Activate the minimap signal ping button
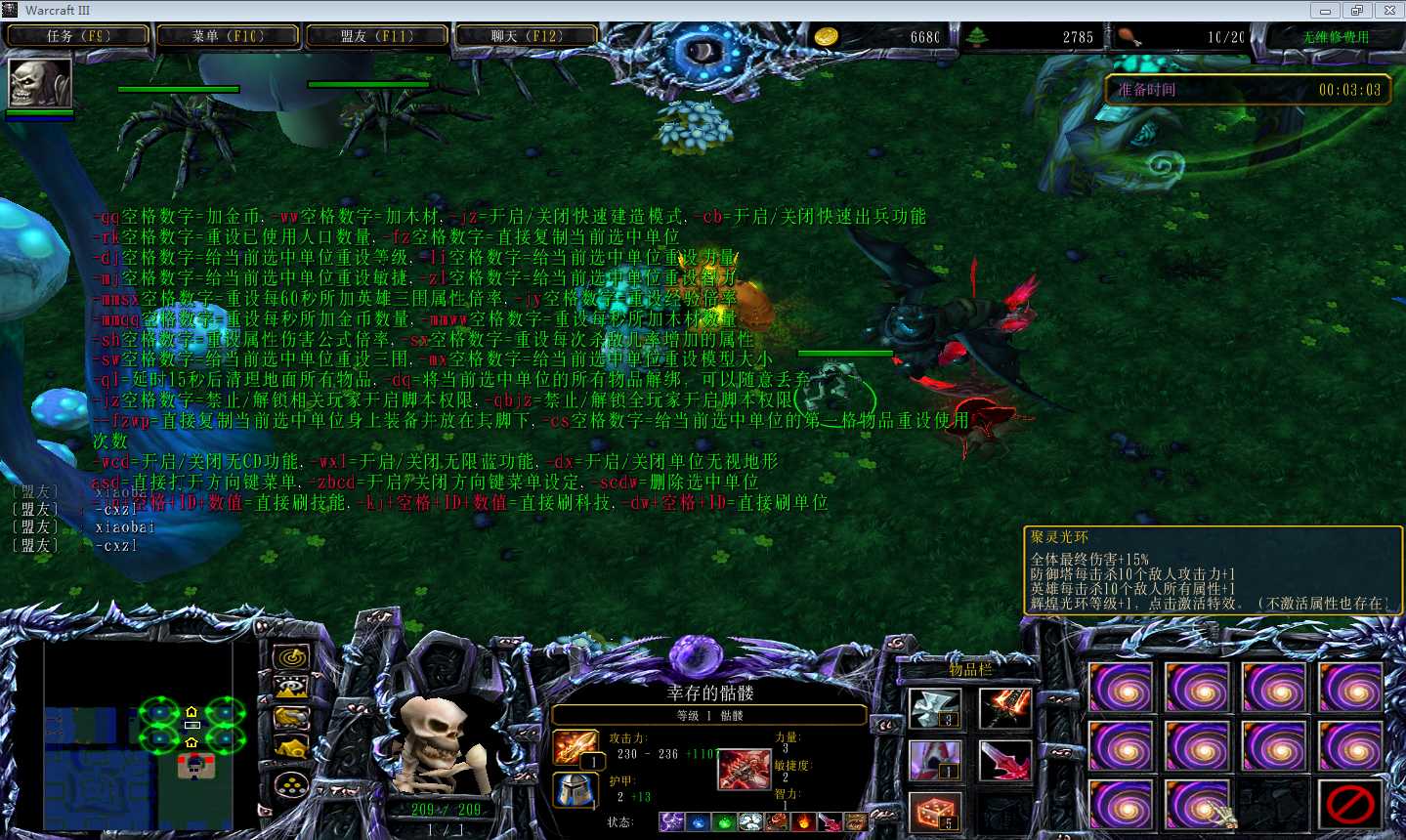Image resolution: width=1406 pixels, height=840 pixels. pyautogui.click(x=290, y=657)
